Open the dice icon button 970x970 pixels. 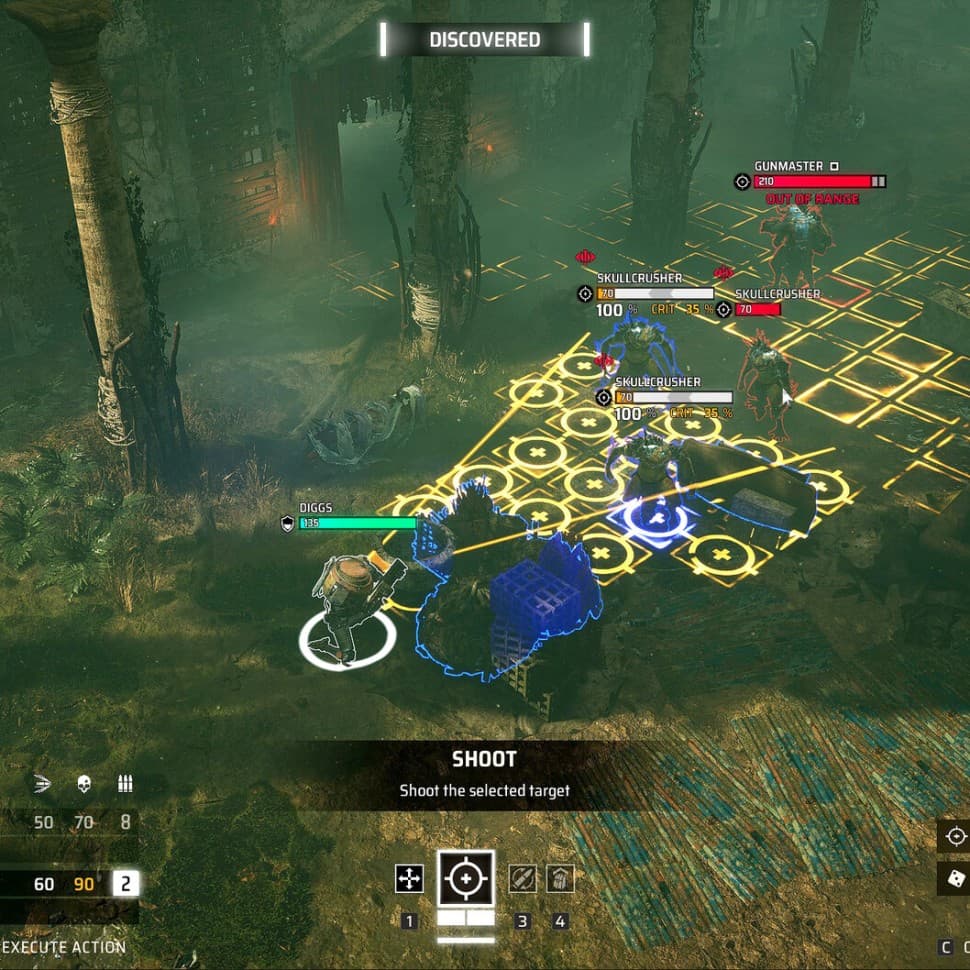tap(956, 879)
